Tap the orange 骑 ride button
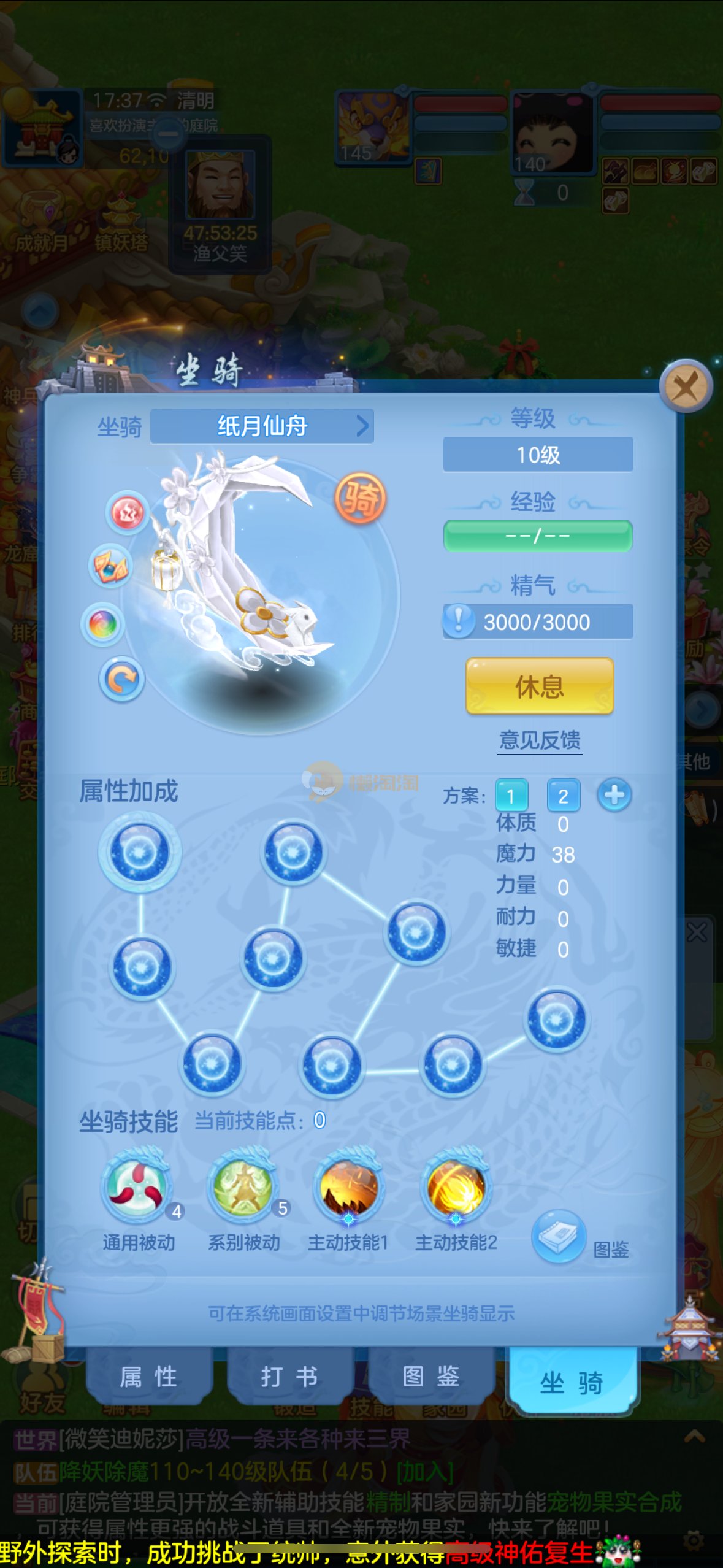This screenshot has width=723, height=1568. 361,498
